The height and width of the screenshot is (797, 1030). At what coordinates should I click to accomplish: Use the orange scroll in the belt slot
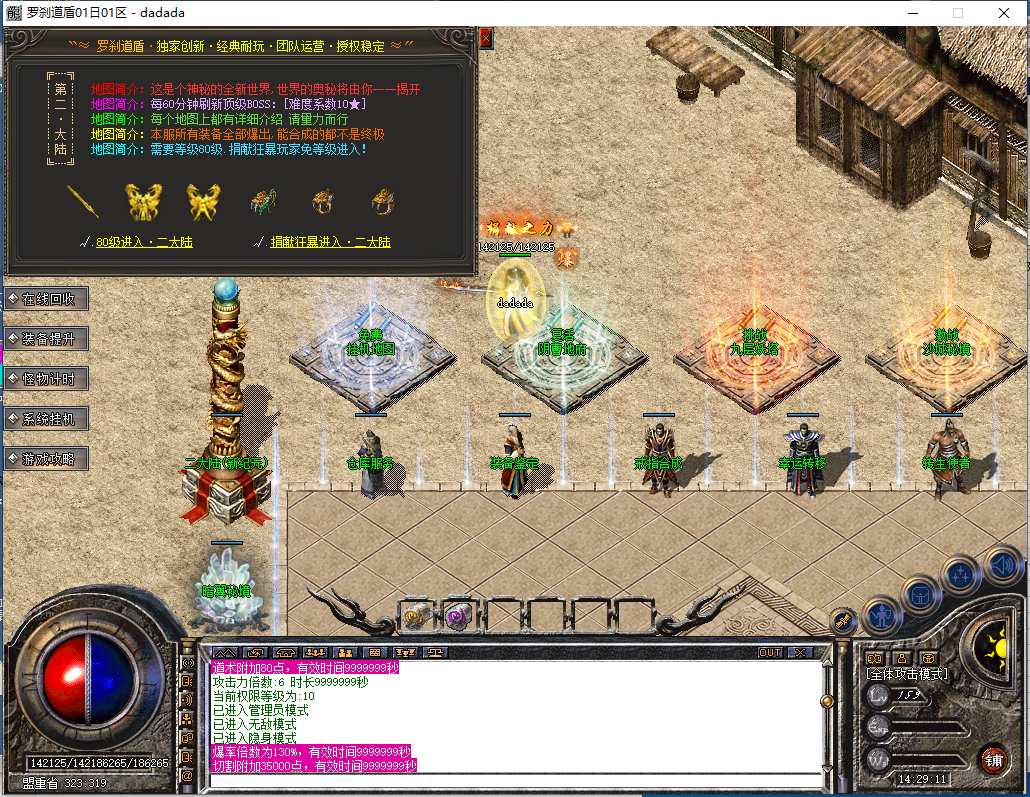(x=414, y=616)
